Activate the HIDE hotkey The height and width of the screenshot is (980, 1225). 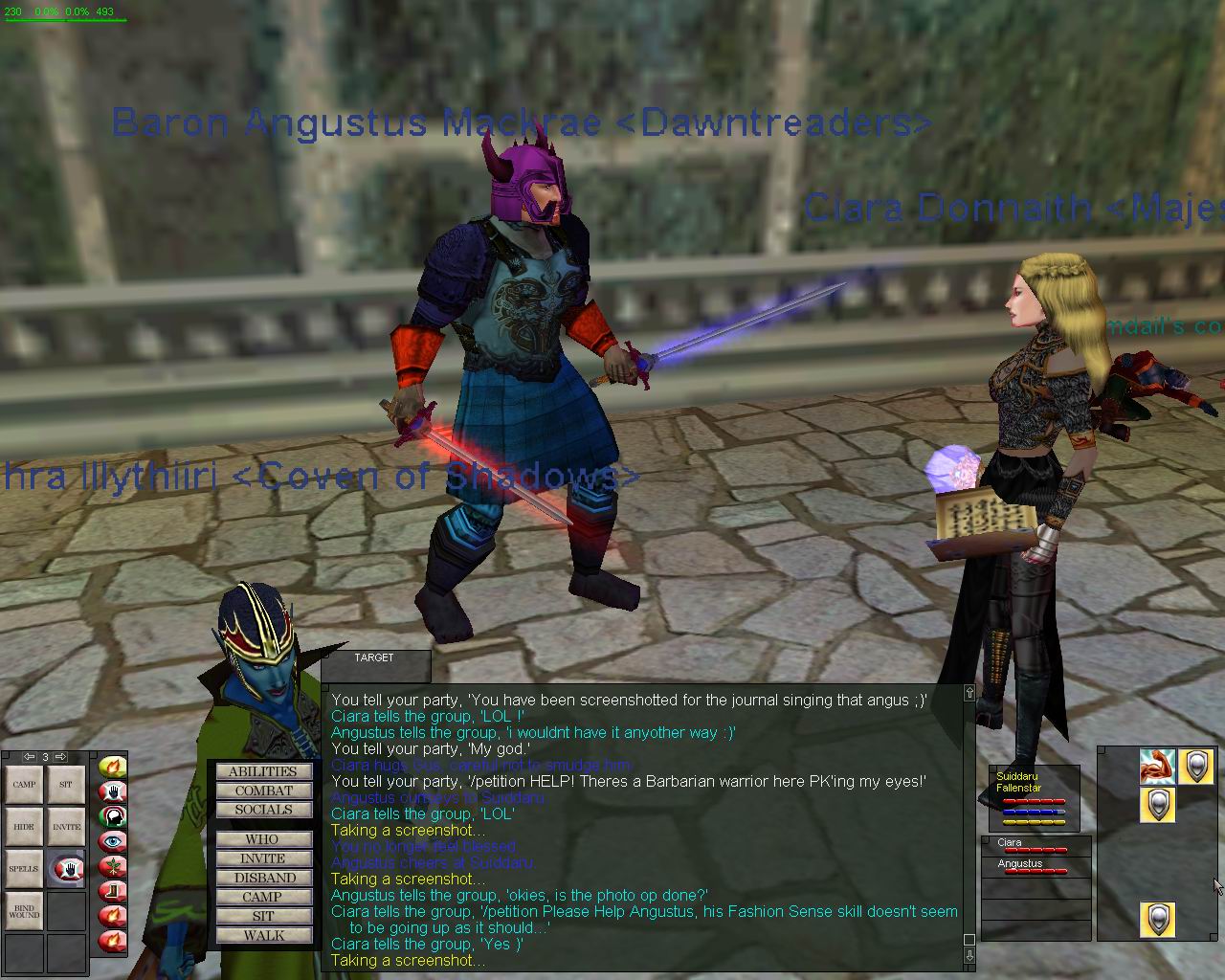point(24,826)
